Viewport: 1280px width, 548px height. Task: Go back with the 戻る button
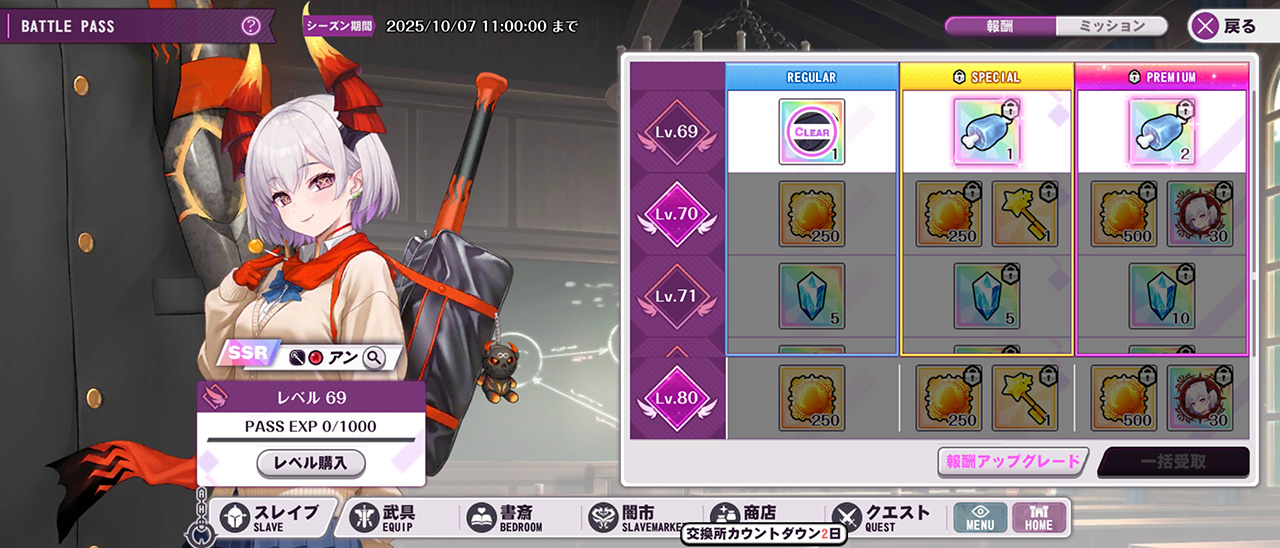pos(1226,27)
